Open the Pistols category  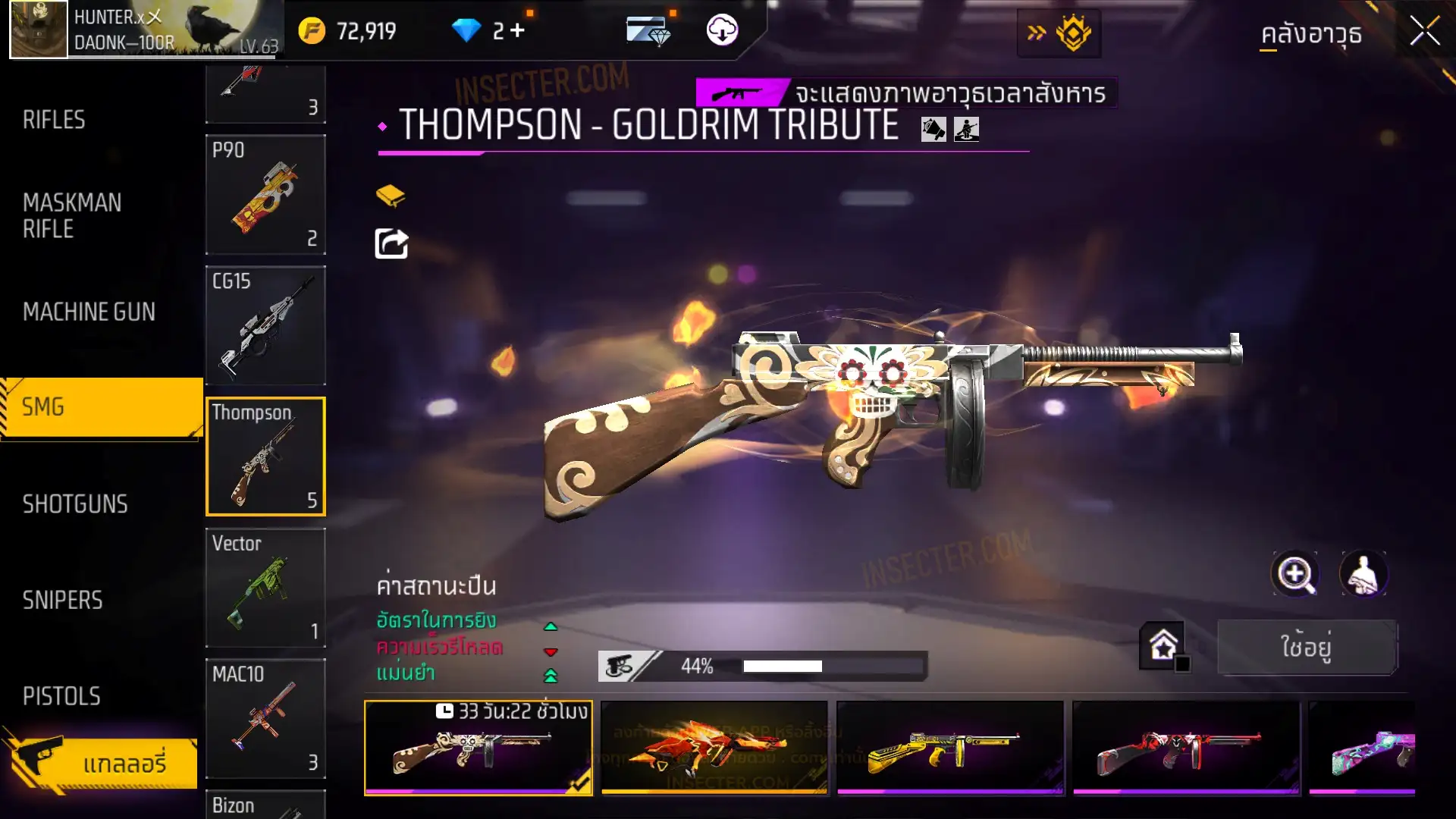coord(61,696)
